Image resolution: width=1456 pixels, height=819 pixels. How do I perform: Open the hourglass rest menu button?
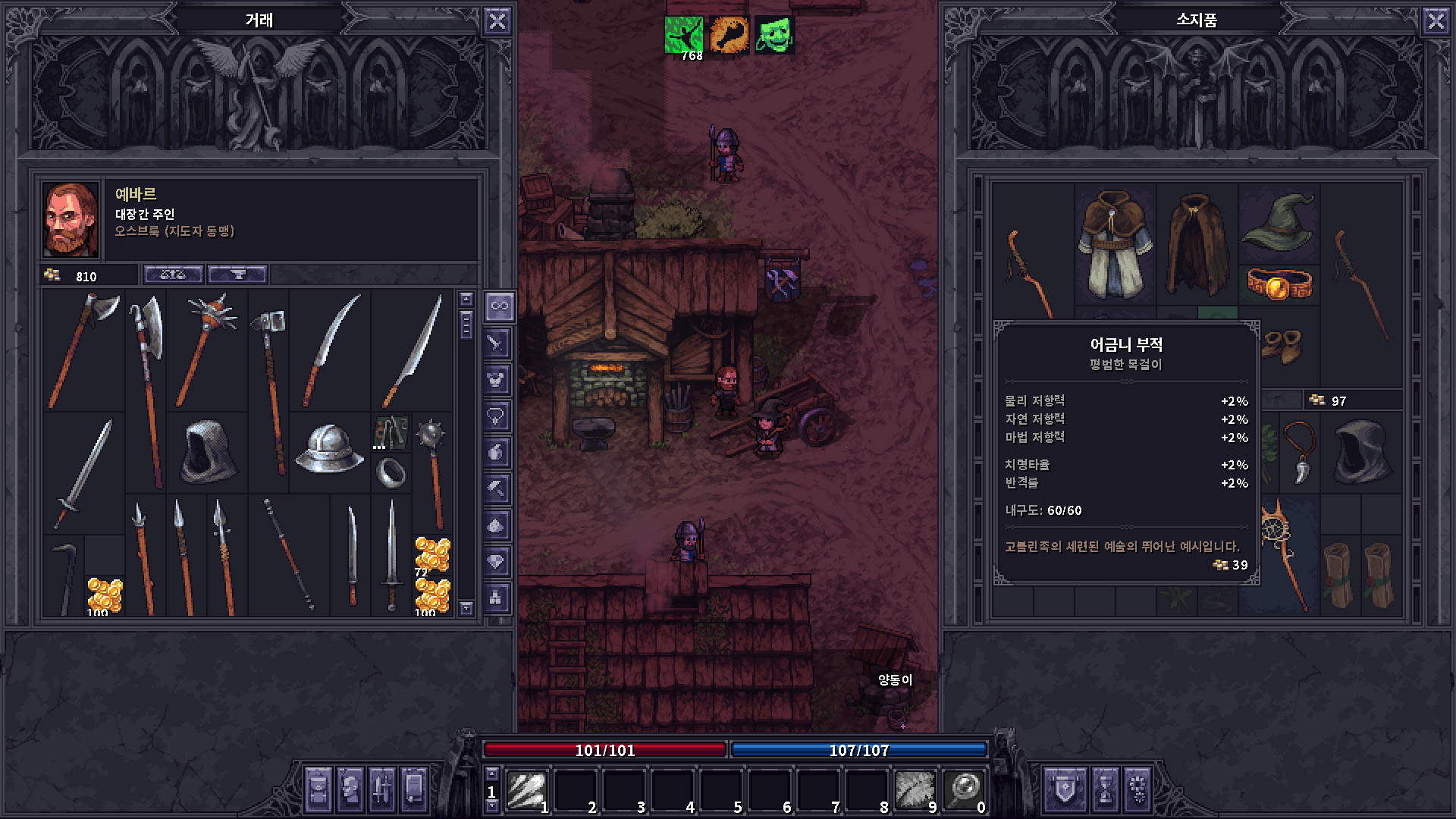click(1104, 790)
